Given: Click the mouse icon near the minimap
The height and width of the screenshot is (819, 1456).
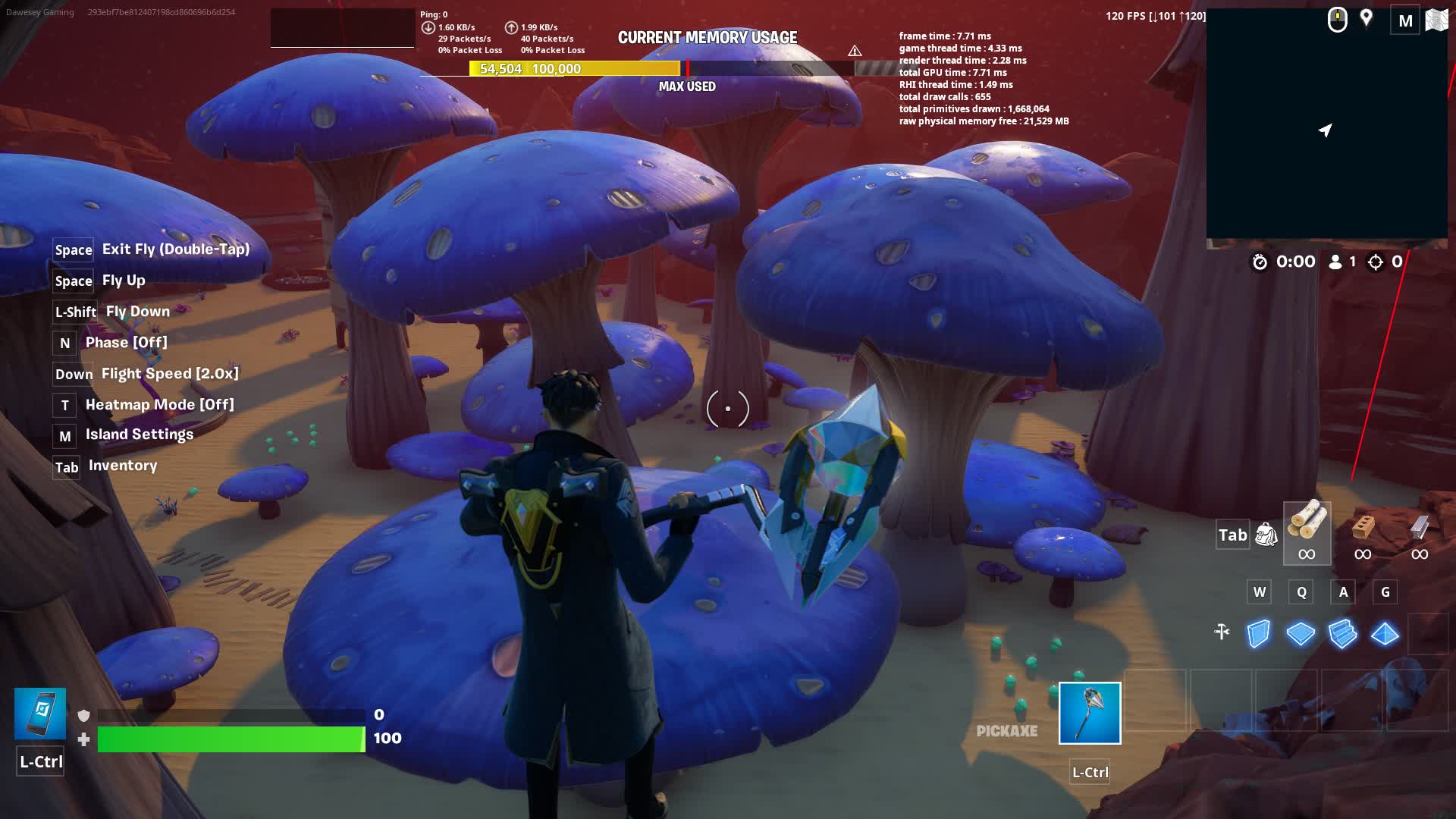Looking at the screenshot, I should (1337, 20).
